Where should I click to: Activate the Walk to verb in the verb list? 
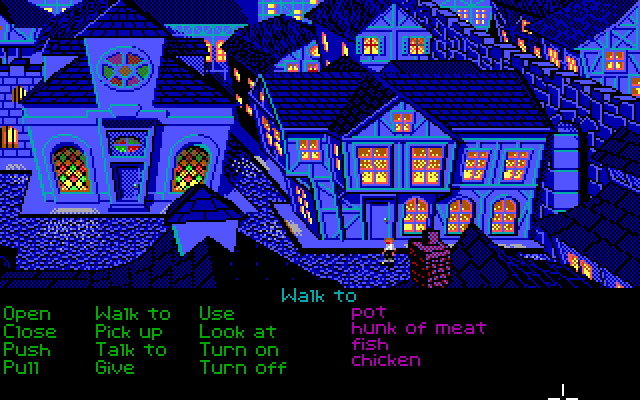133,314
